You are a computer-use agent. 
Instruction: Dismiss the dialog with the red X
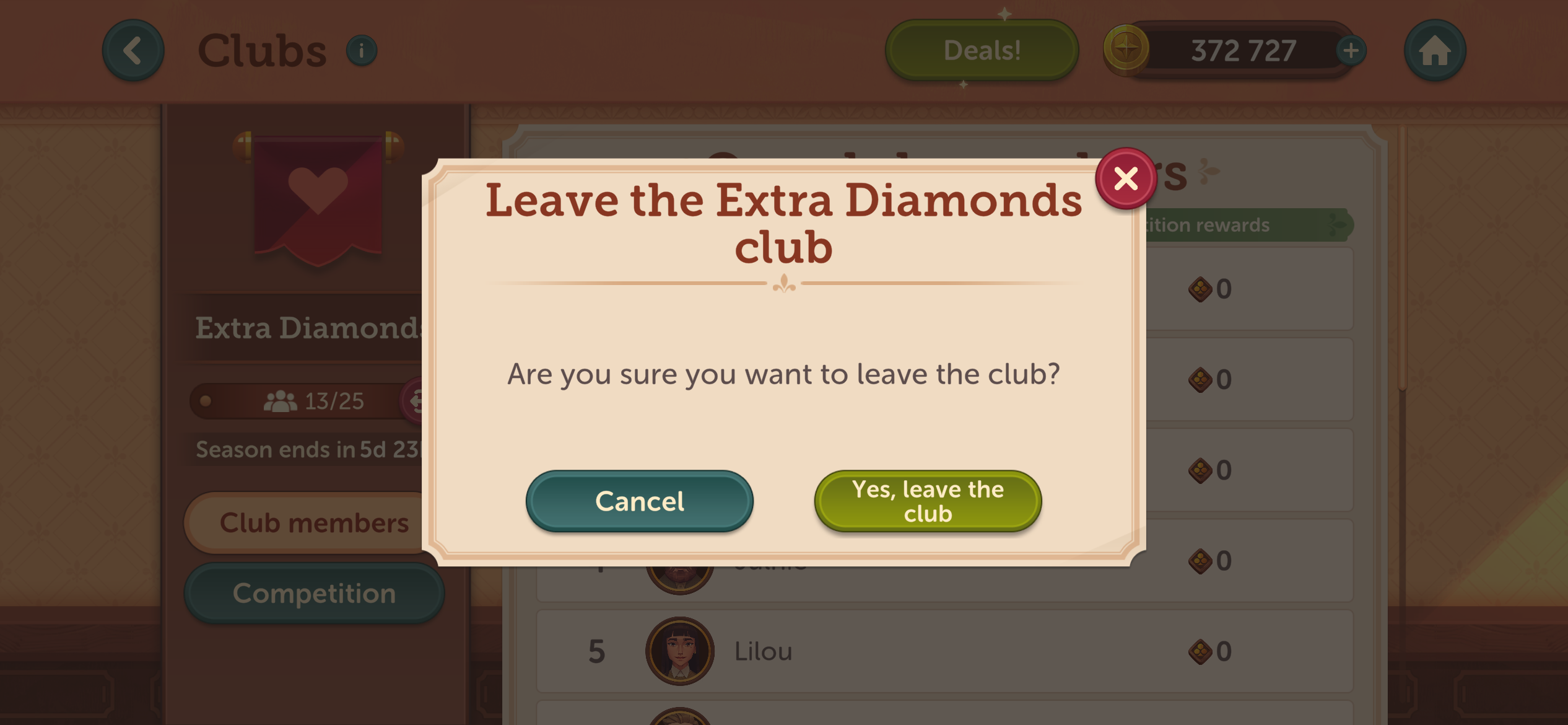[1125, 178]
